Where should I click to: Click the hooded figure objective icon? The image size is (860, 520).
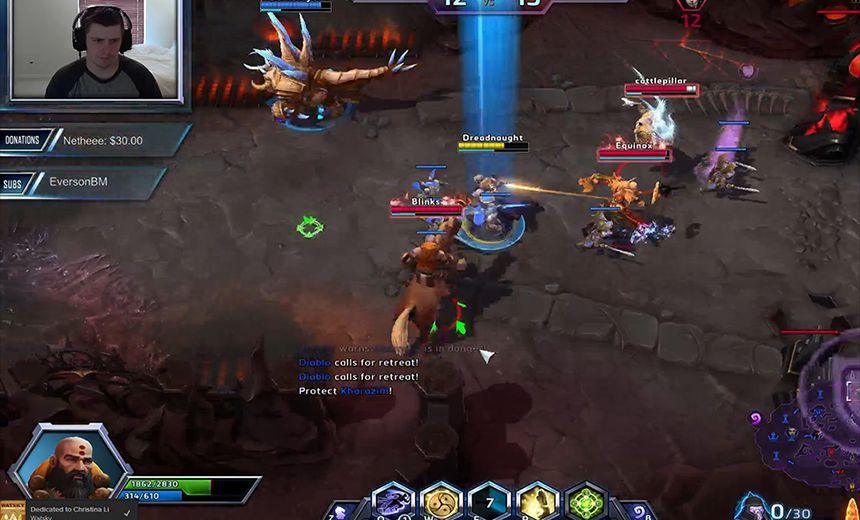click(750, 505)
